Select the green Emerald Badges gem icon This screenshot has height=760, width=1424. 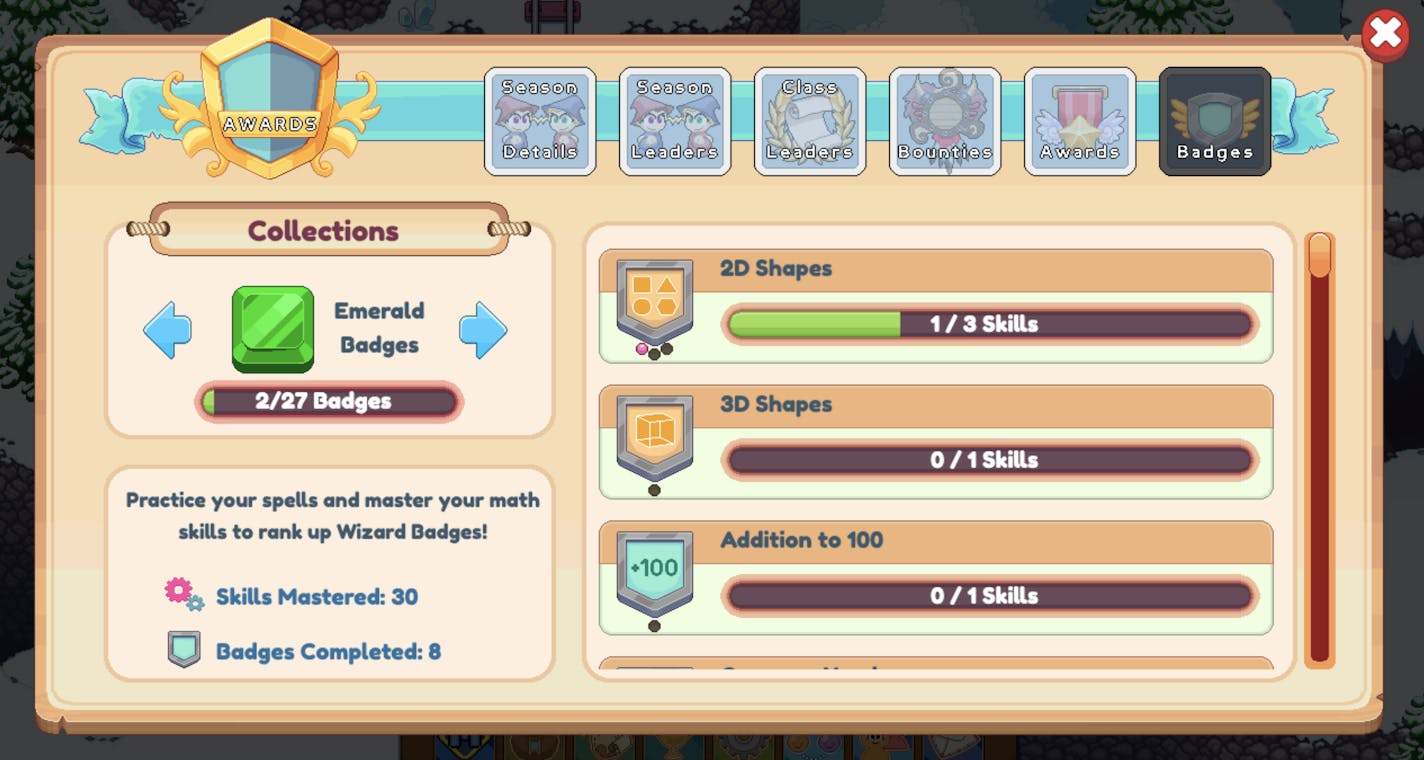click(x=273, y=328)
